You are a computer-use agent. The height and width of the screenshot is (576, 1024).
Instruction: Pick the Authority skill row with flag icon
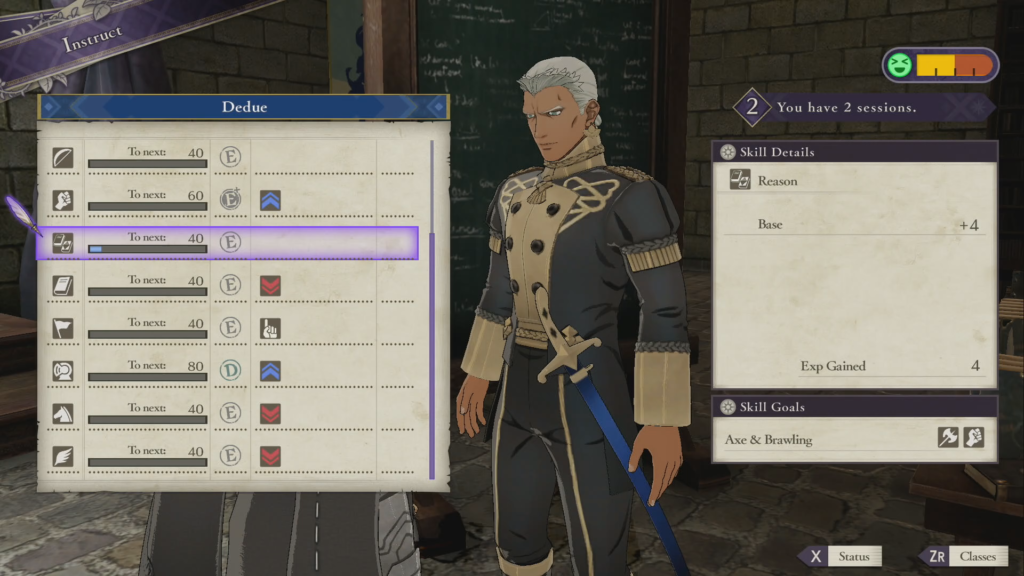point(230,328)
